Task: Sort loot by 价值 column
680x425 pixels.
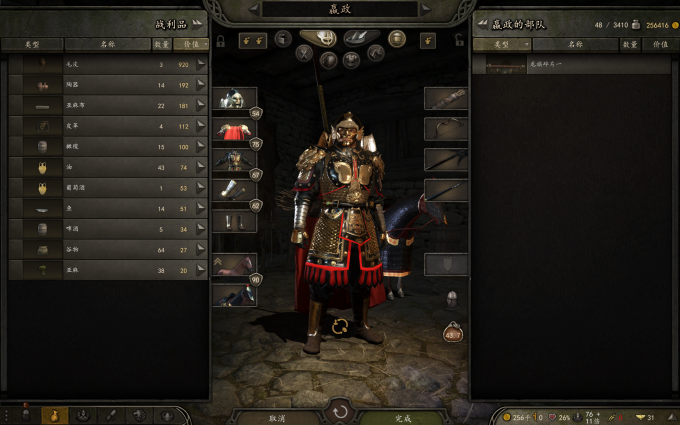Action: pyautogui.click(x=186, y=44)
